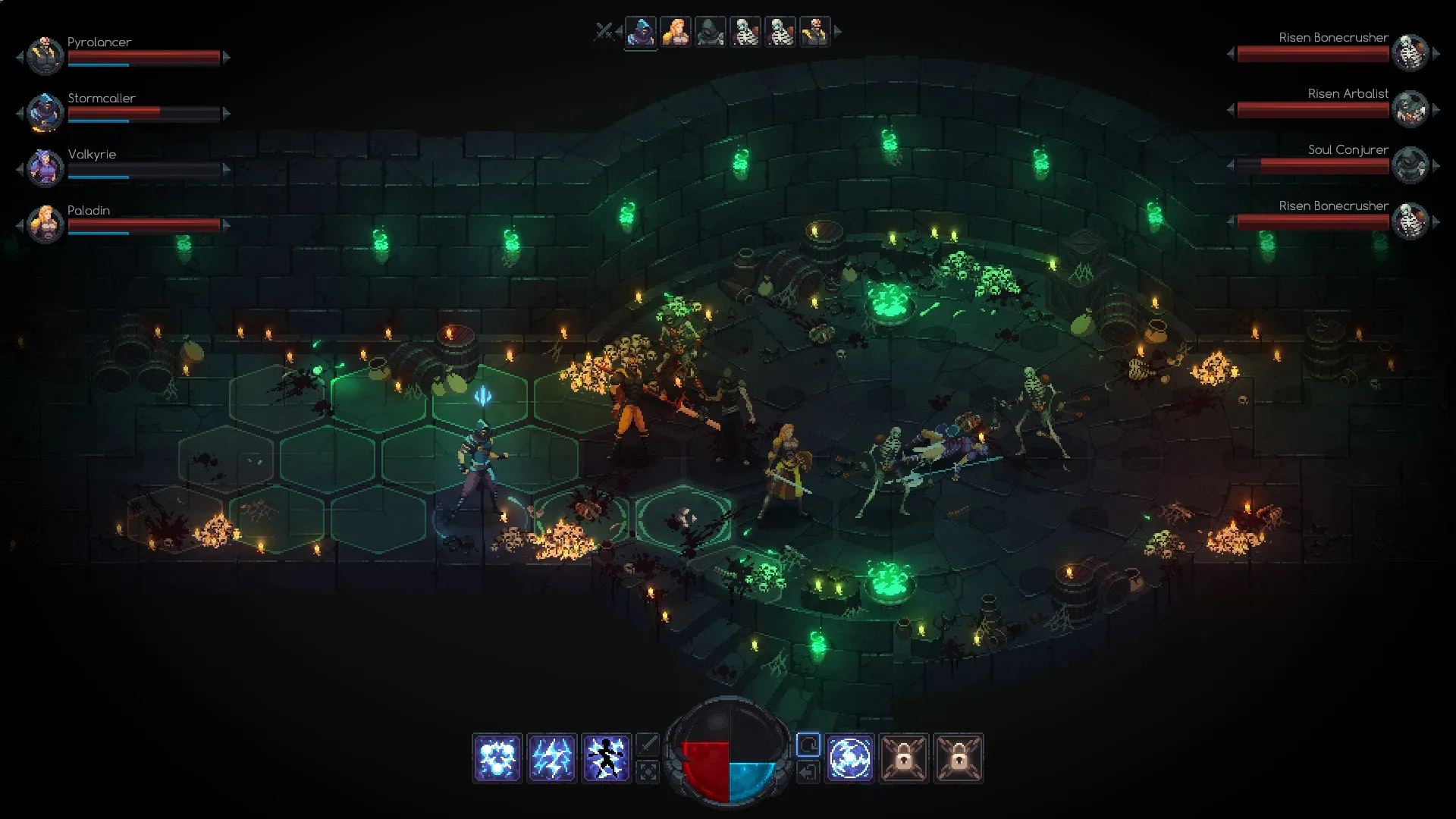1456x819 pixels.
Task: Use the electrified silhouette ability
Action: [606, 758]
